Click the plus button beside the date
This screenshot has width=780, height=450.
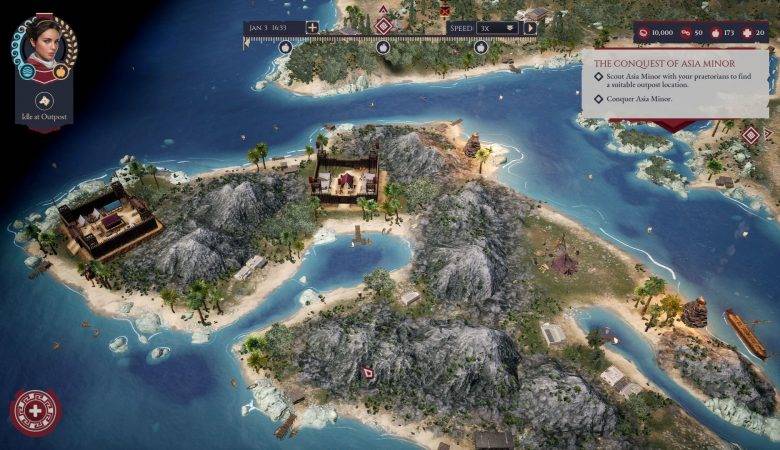(x=312, y=28)
